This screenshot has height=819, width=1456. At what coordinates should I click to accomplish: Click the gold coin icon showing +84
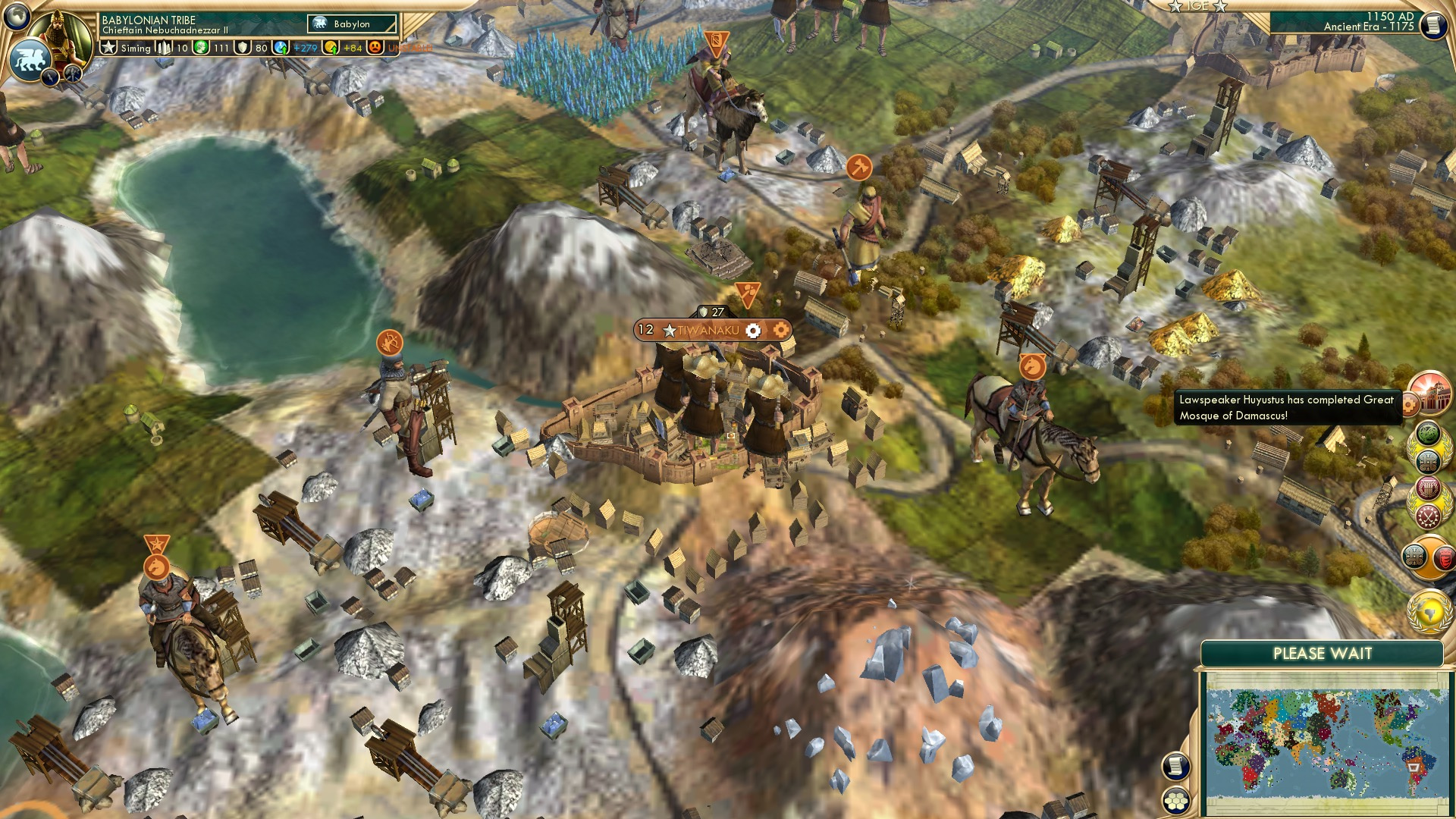[331, 49]
